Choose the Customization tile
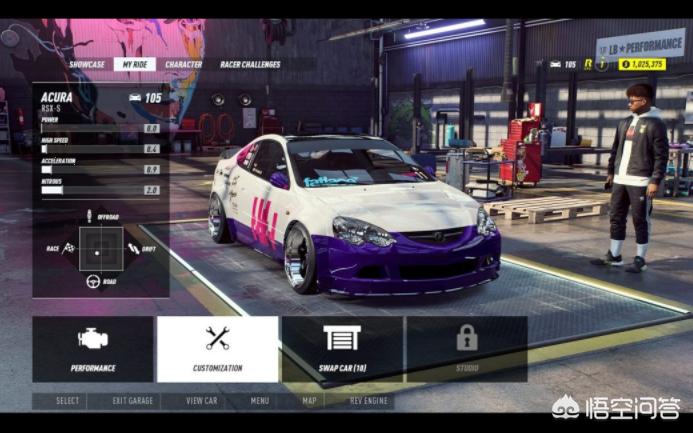 click(x=217, y=348)
